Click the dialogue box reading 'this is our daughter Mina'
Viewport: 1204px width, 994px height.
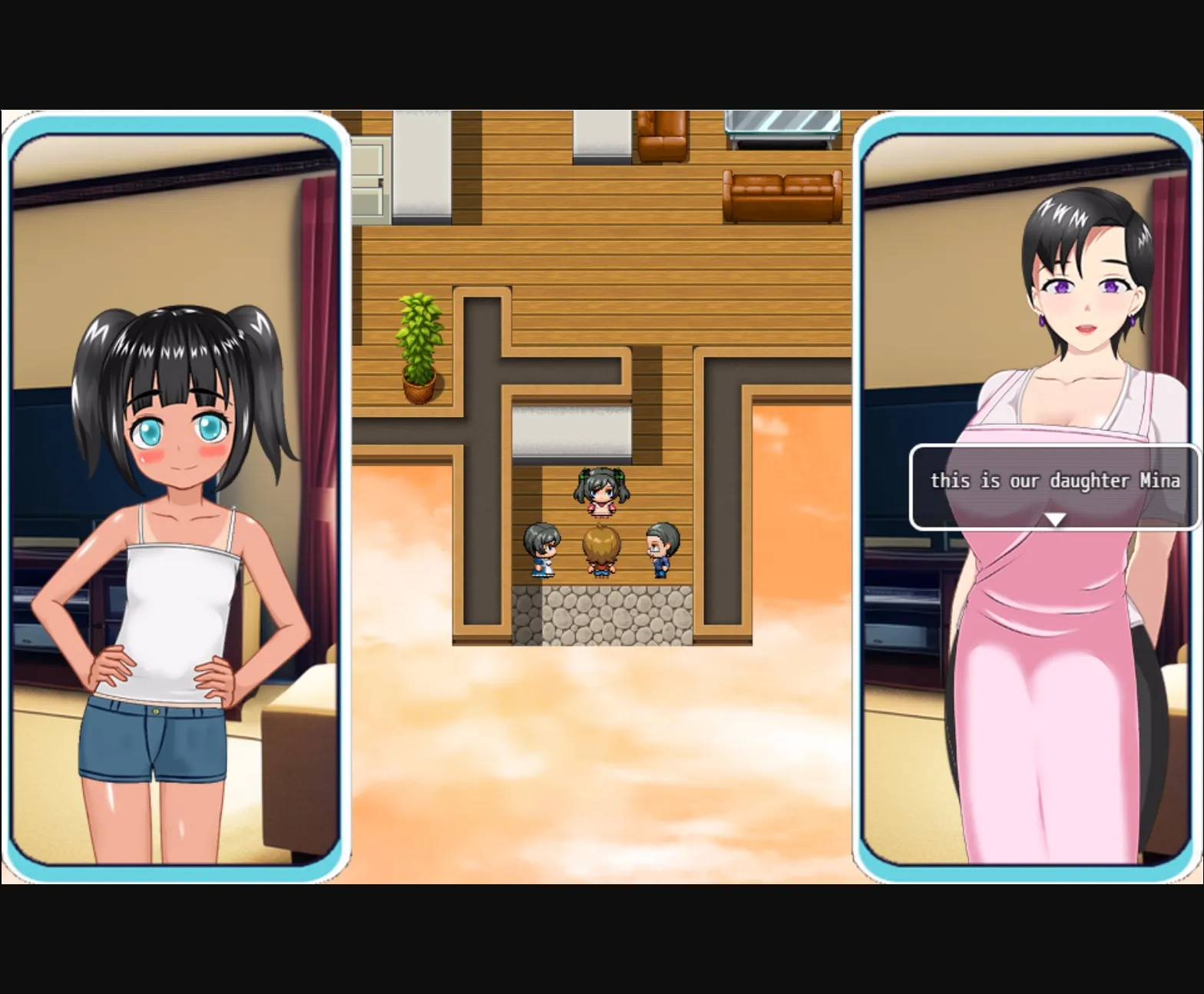1055,482
